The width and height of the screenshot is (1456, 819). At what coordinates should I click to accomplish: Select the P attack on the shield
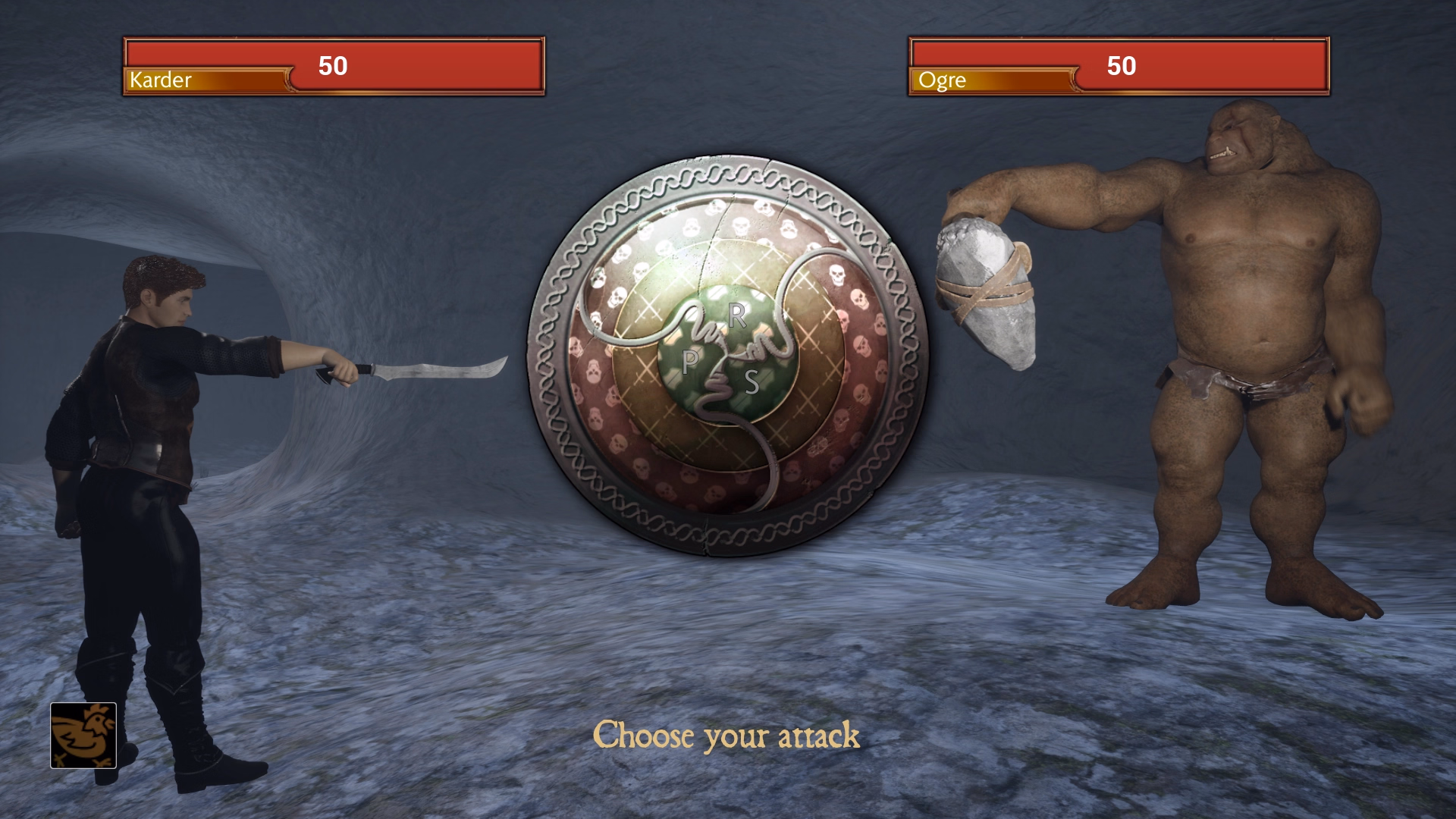point(689,362)
